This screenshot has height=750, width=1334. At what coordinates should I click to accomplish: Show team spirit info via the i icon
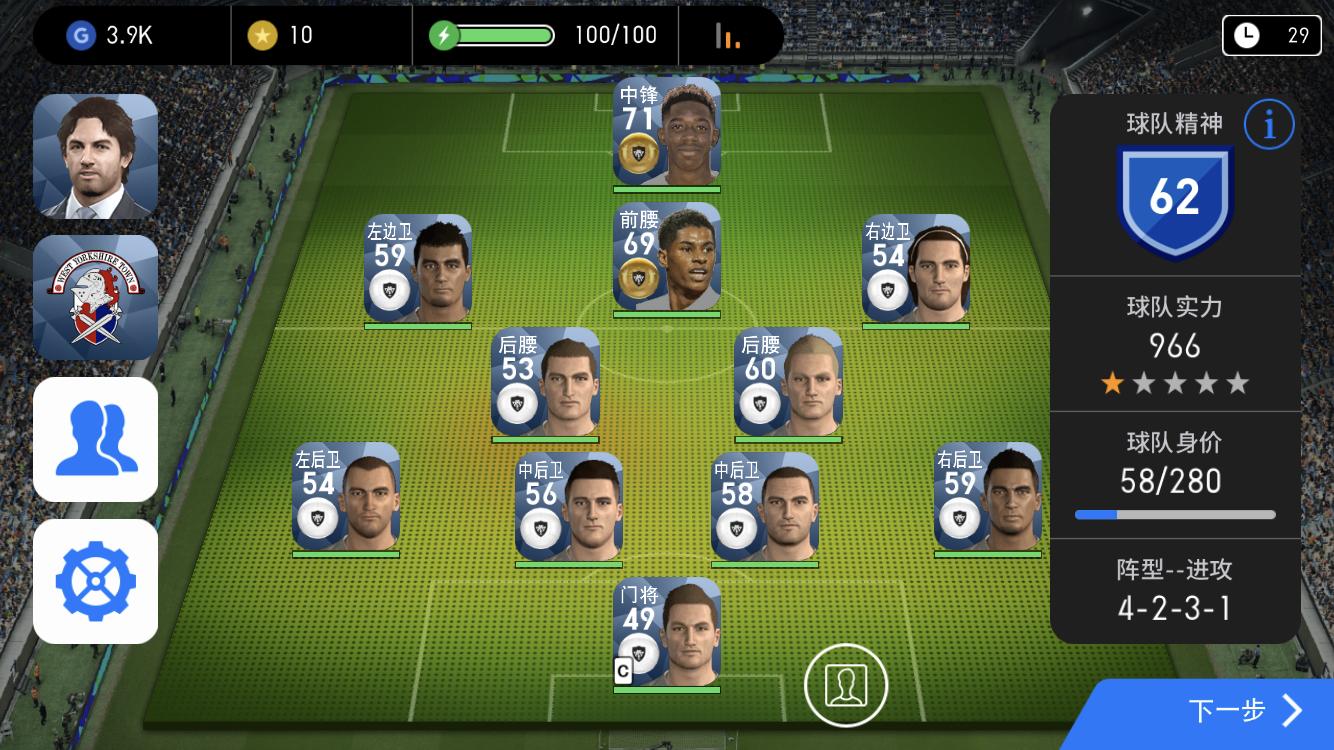pyautogui.click(x=1269, y=125)
